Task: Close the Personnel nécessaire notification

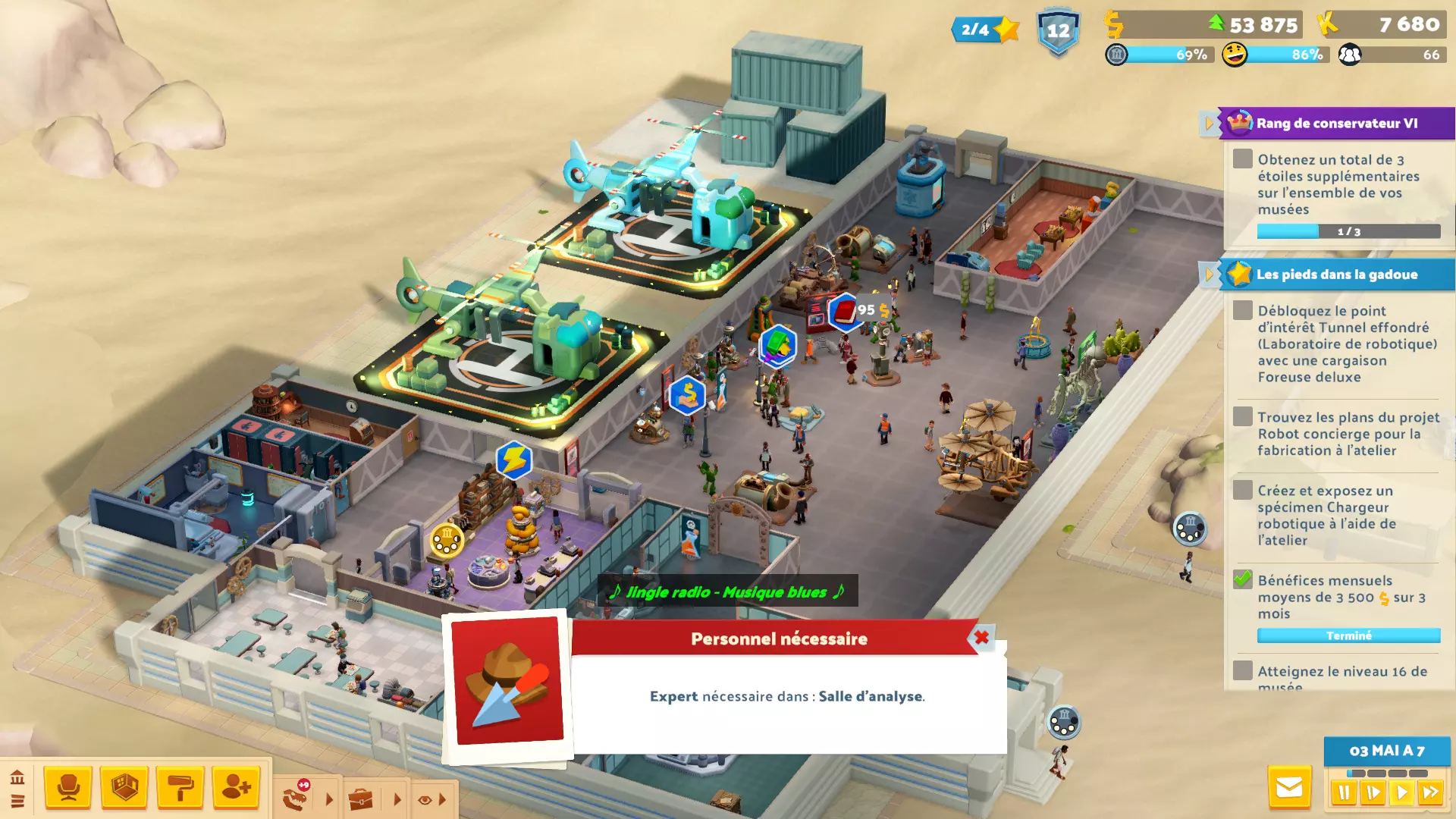Action: click(981, 638)
